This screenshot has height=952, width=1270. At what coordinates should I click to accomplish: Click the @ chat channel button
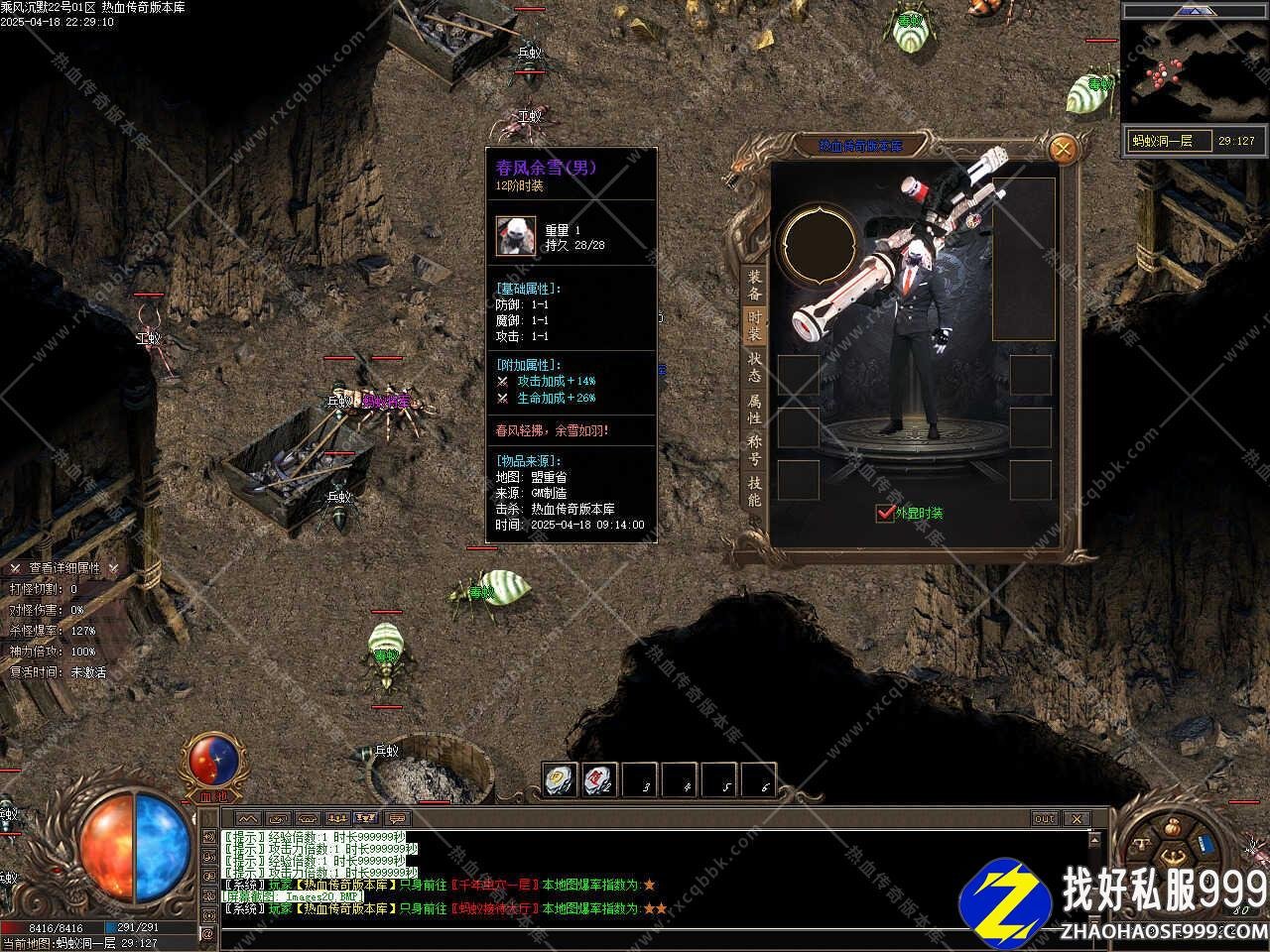(x=208, y=933)
